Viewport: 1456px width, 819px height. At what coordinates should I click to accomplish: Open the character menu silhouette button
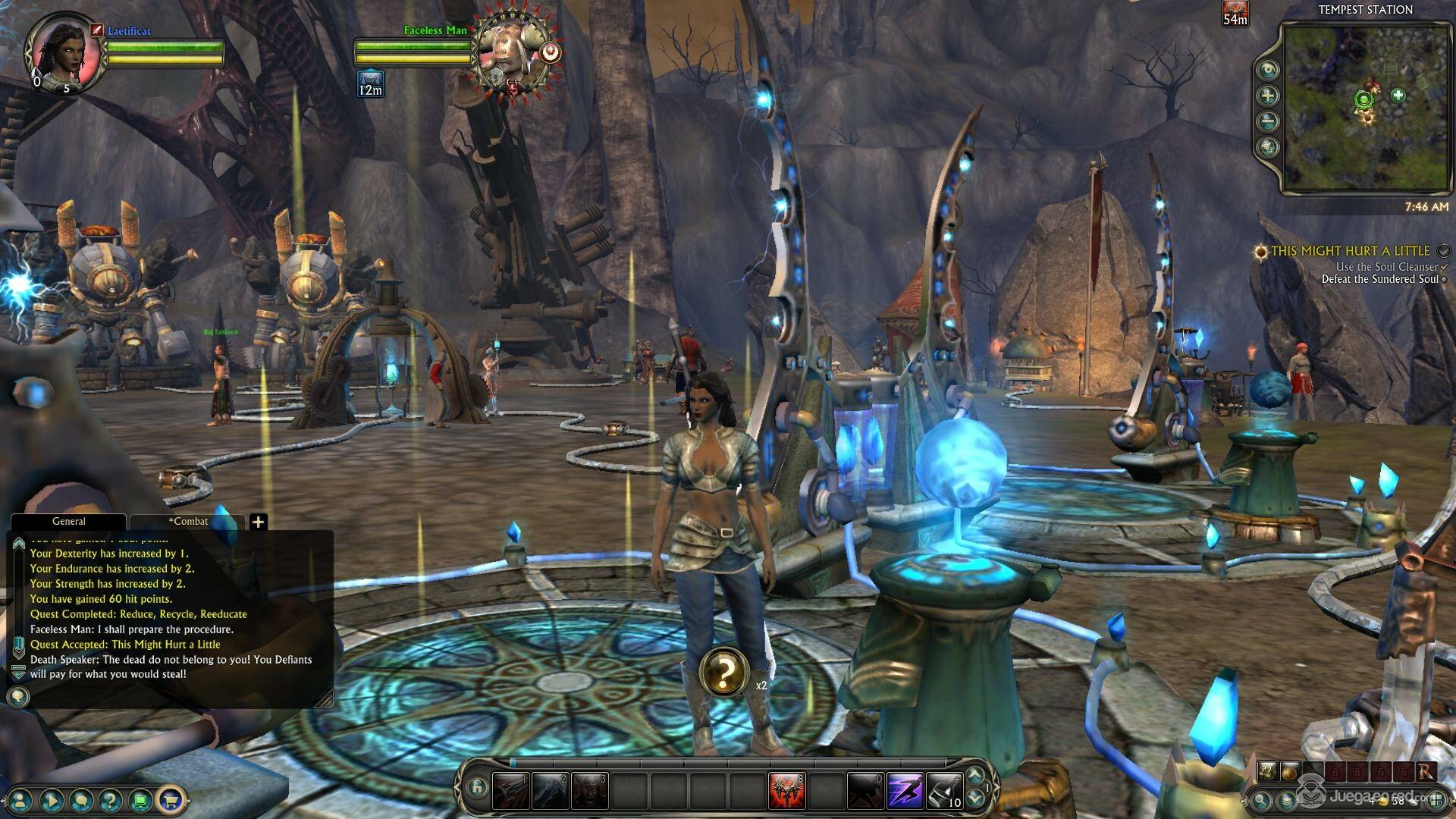click(20, 800)
